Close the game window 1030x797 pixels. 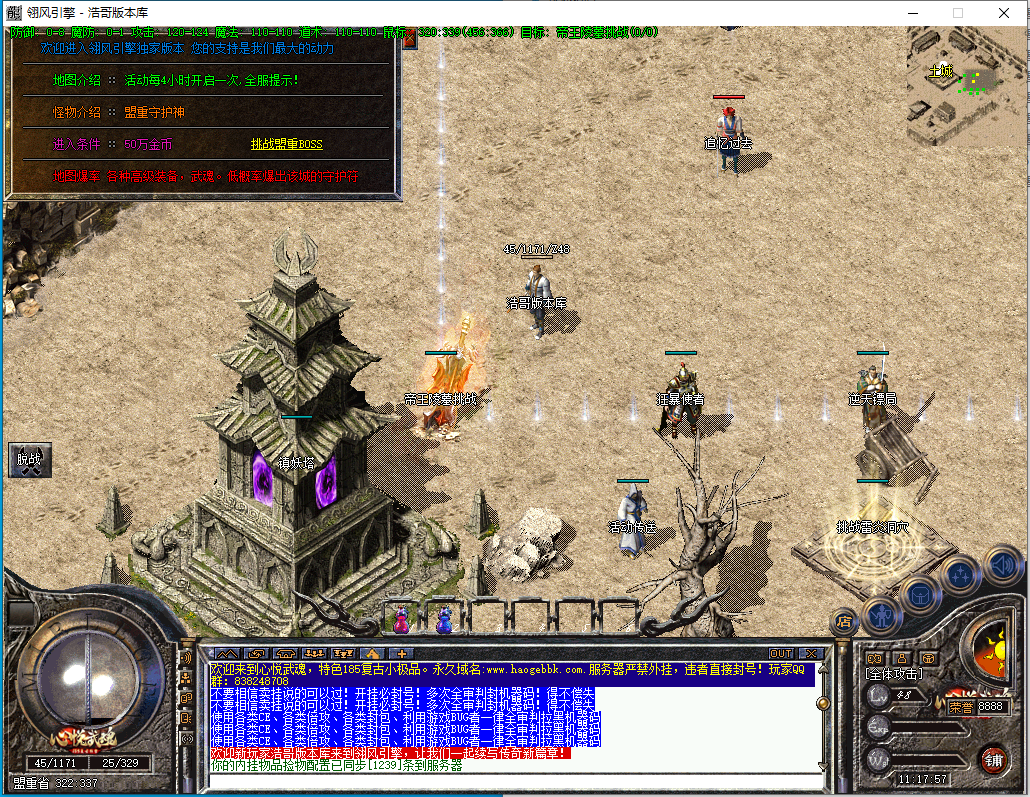pos(1004,14)
